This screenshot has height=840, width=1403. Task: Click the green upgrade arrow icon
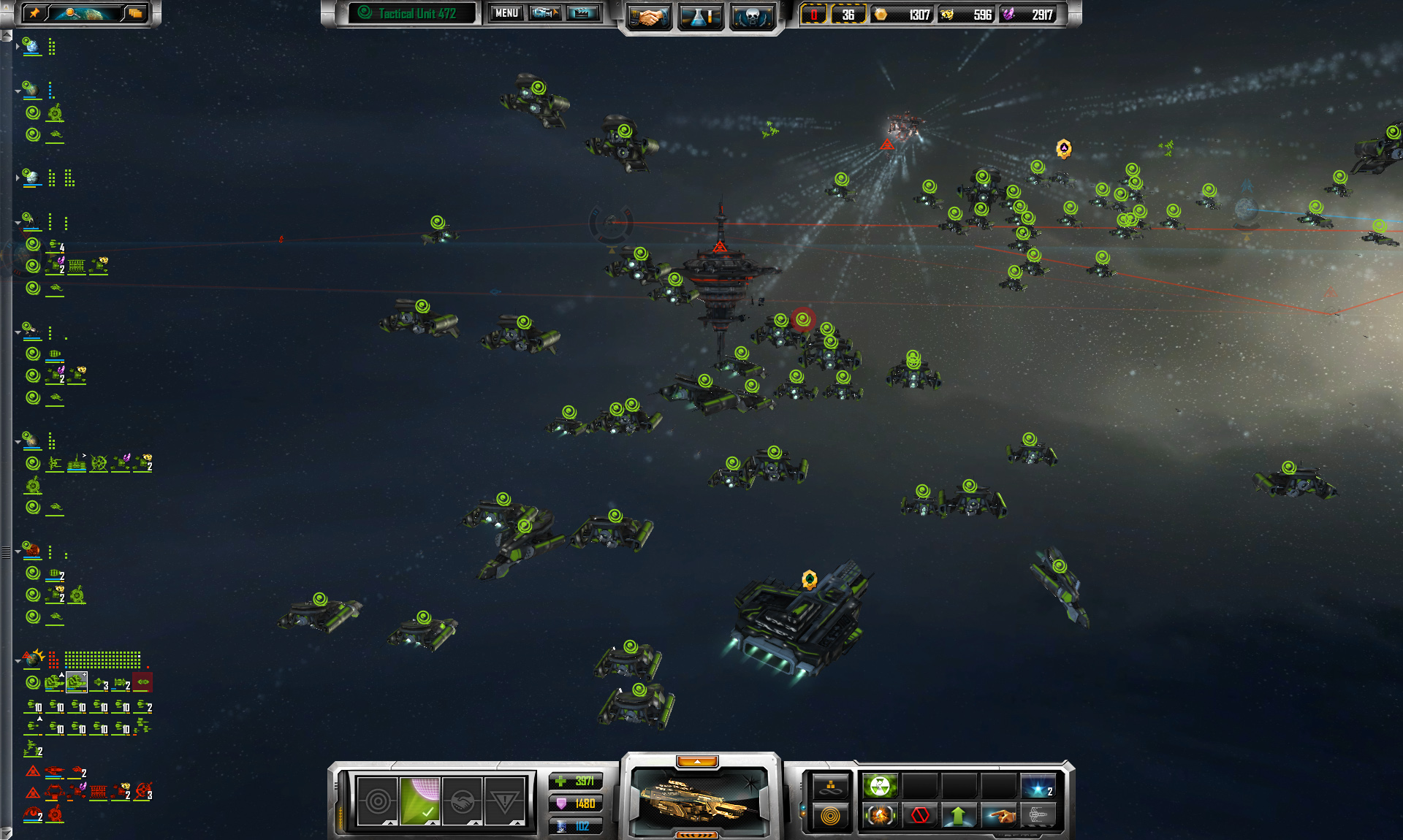coord(959,815)
